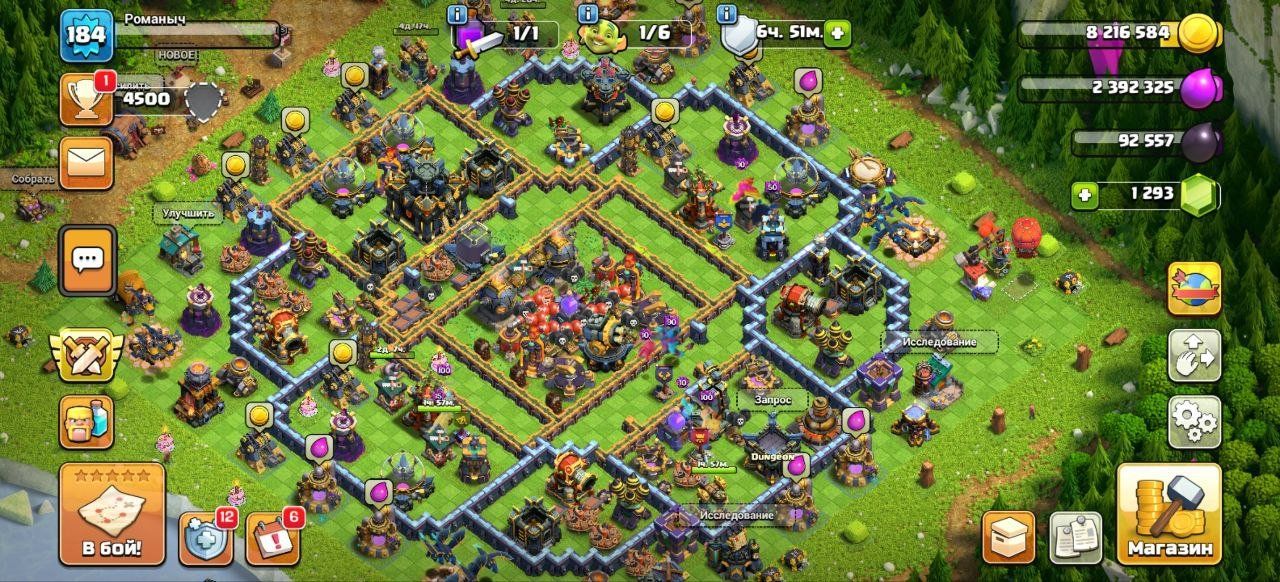Open the chat speech bubble panel
1280x582 pixels.
(87, 260)
